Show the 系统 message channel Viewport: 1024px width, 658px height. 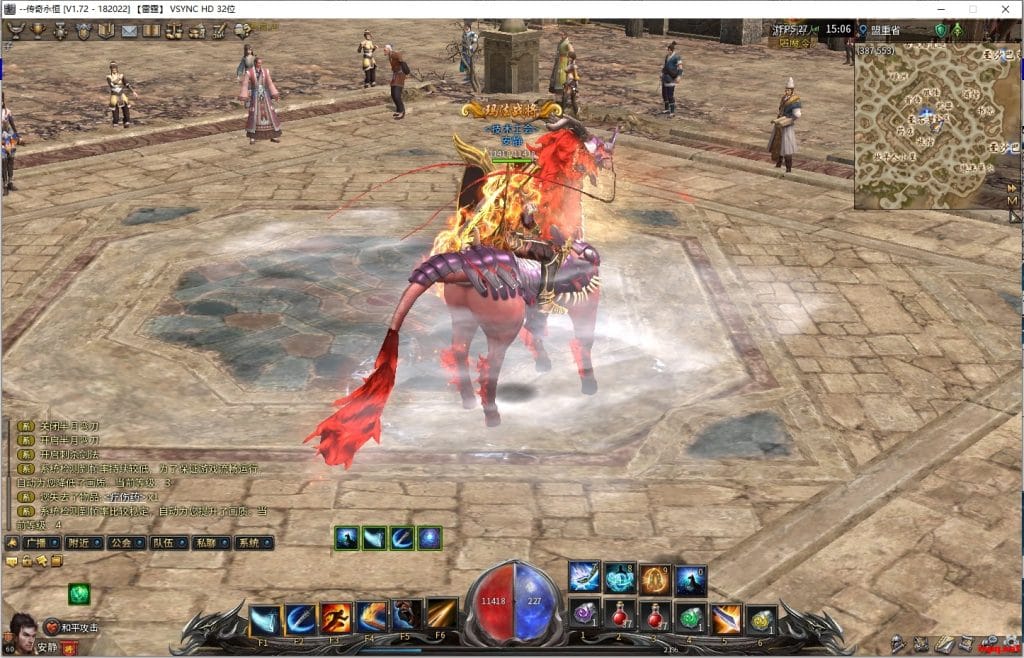tap(247, 543)
